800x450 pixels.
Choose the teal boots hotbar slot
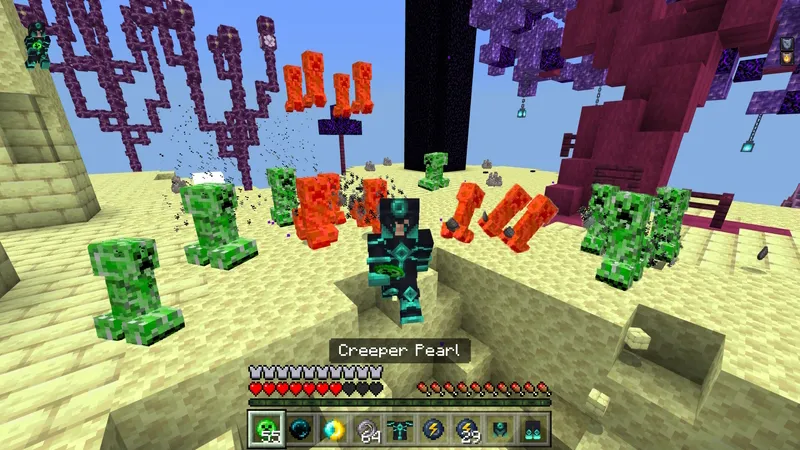533,429
